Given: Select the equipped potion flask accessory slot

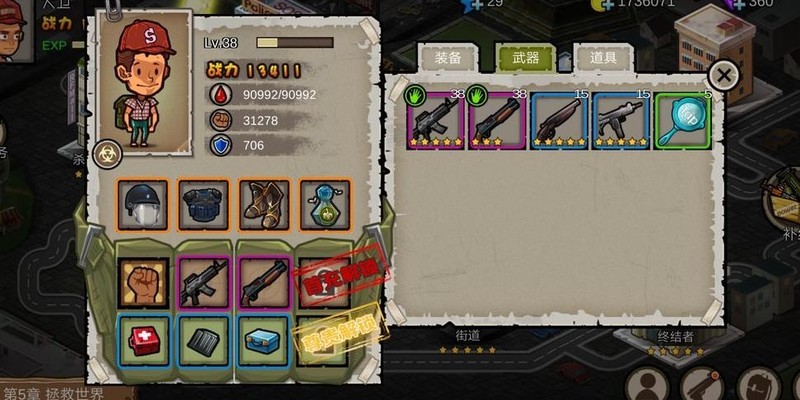Looking at the screenshot, I should 325,205.
